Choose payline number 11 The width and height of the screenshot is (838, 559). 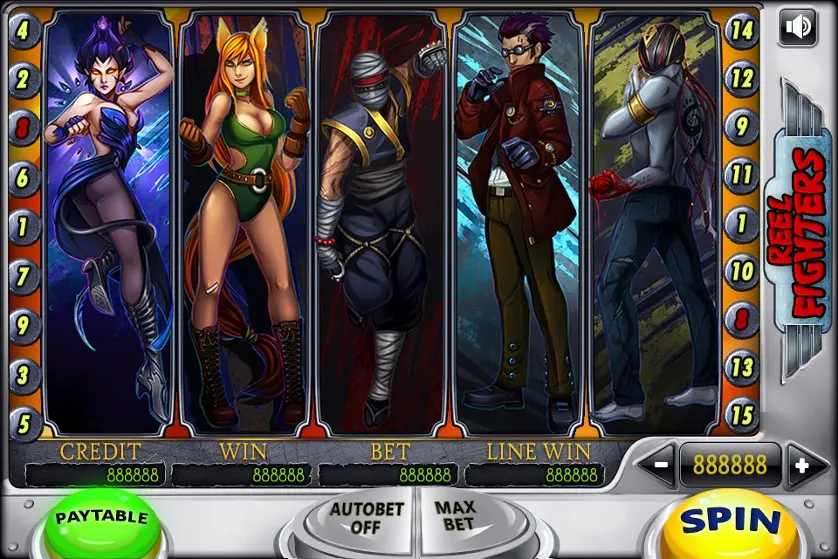point(741,176)
